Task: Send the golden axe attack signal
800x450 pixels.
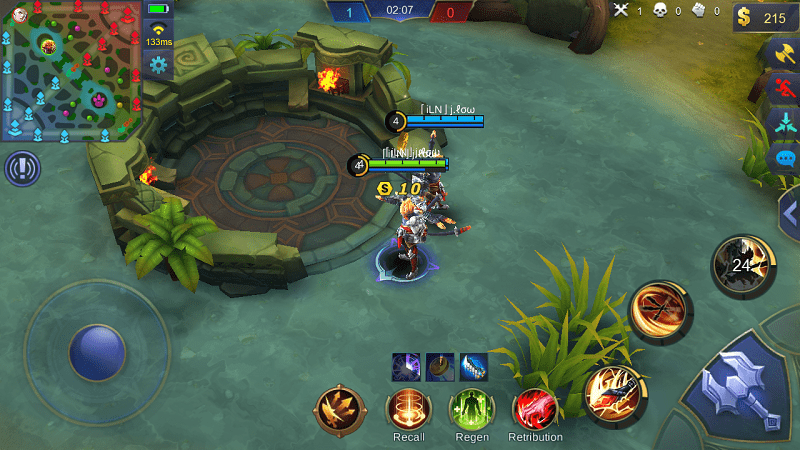Action: [783, 53]
